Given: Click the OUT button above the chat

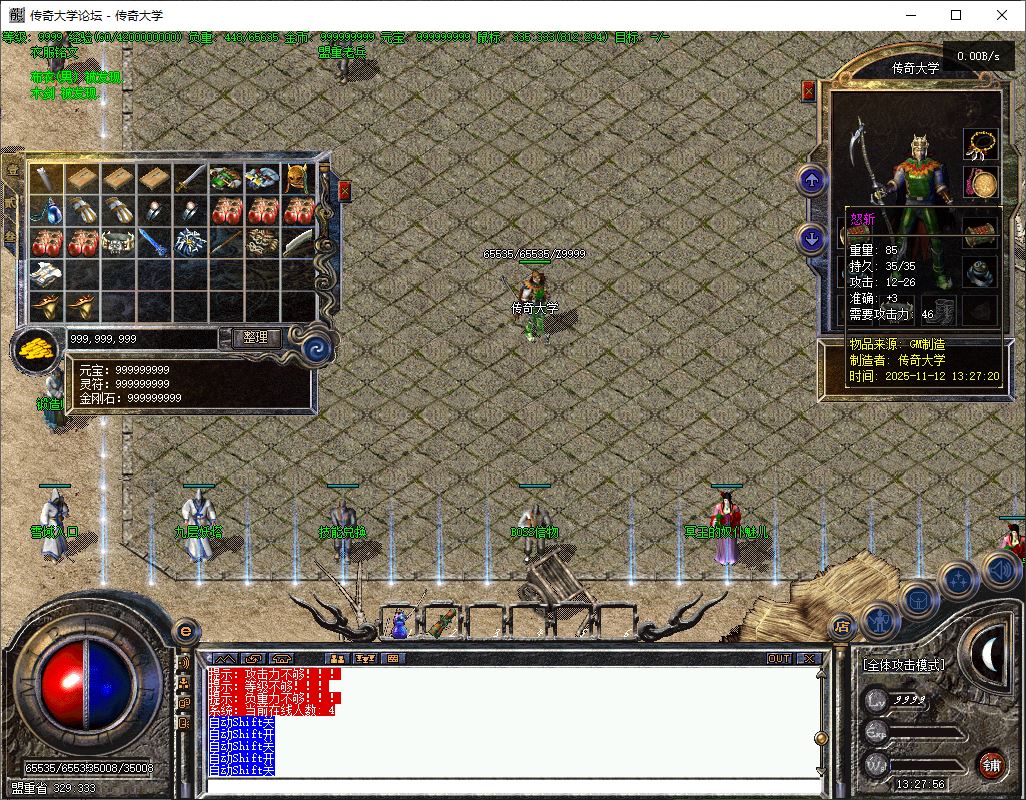Looking at the screenshot, I should [779, 658].
